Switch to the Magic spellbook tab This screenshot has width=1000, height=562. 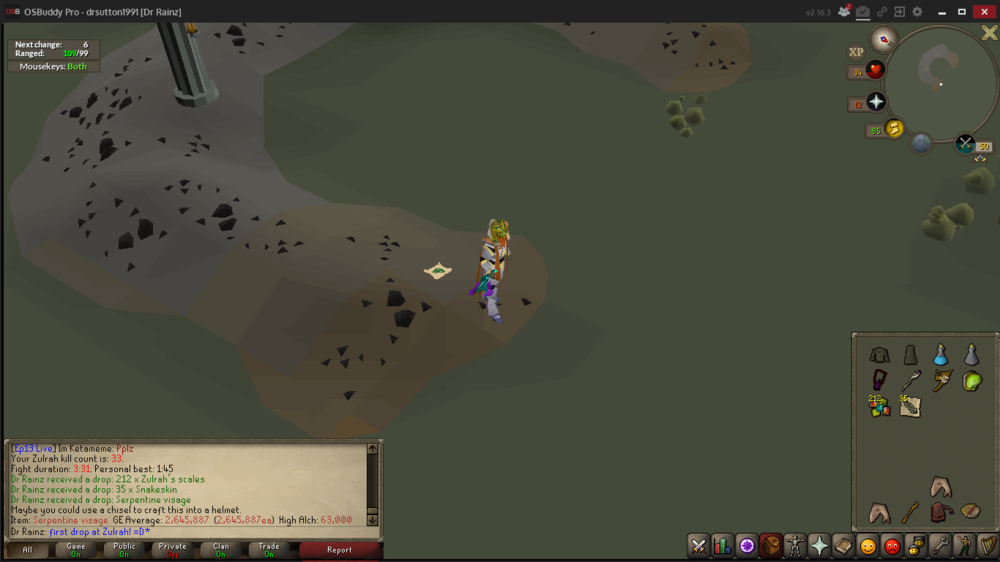pos(843,546)
